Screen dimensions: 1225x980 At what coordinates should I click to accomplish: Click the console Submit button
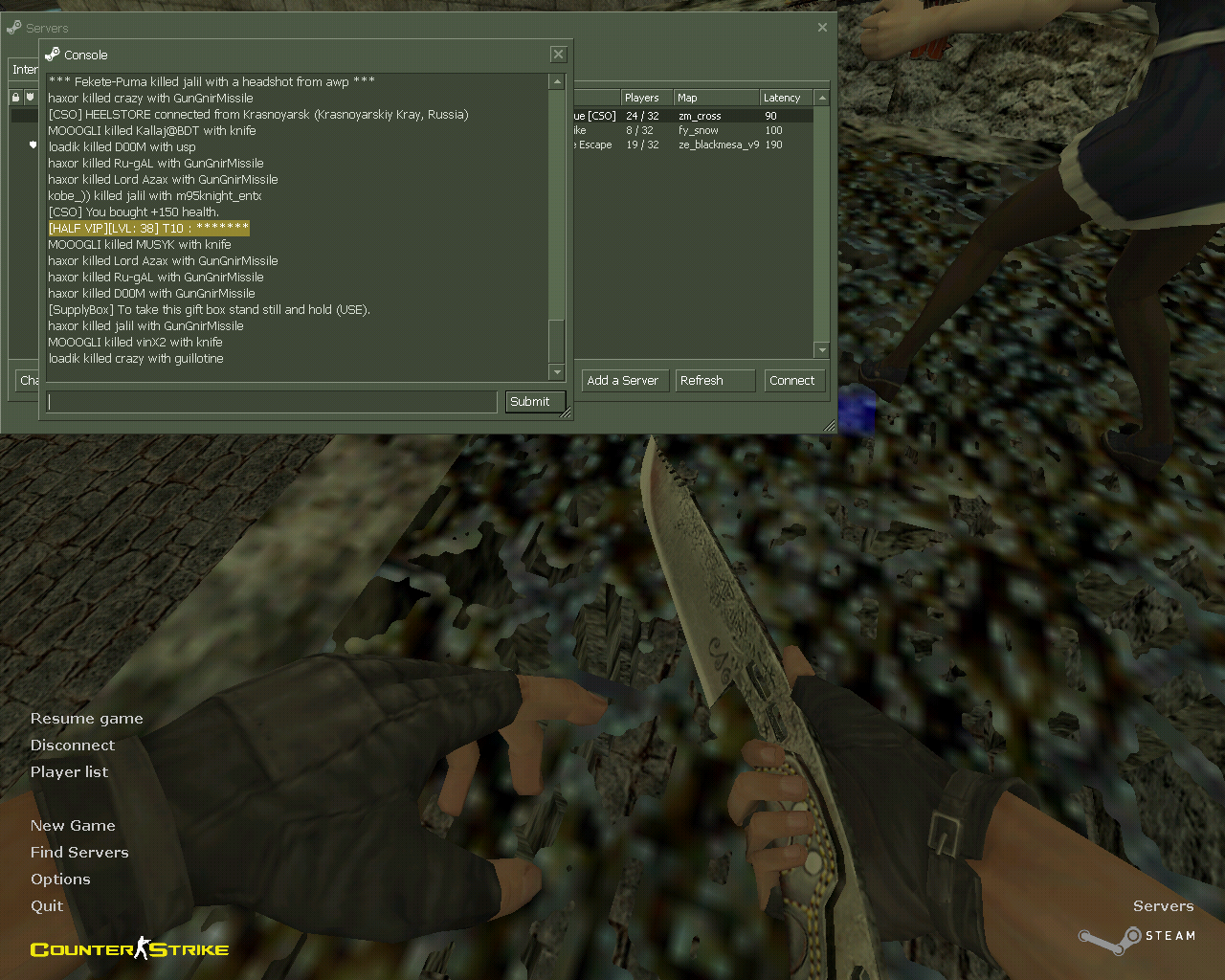529,402
